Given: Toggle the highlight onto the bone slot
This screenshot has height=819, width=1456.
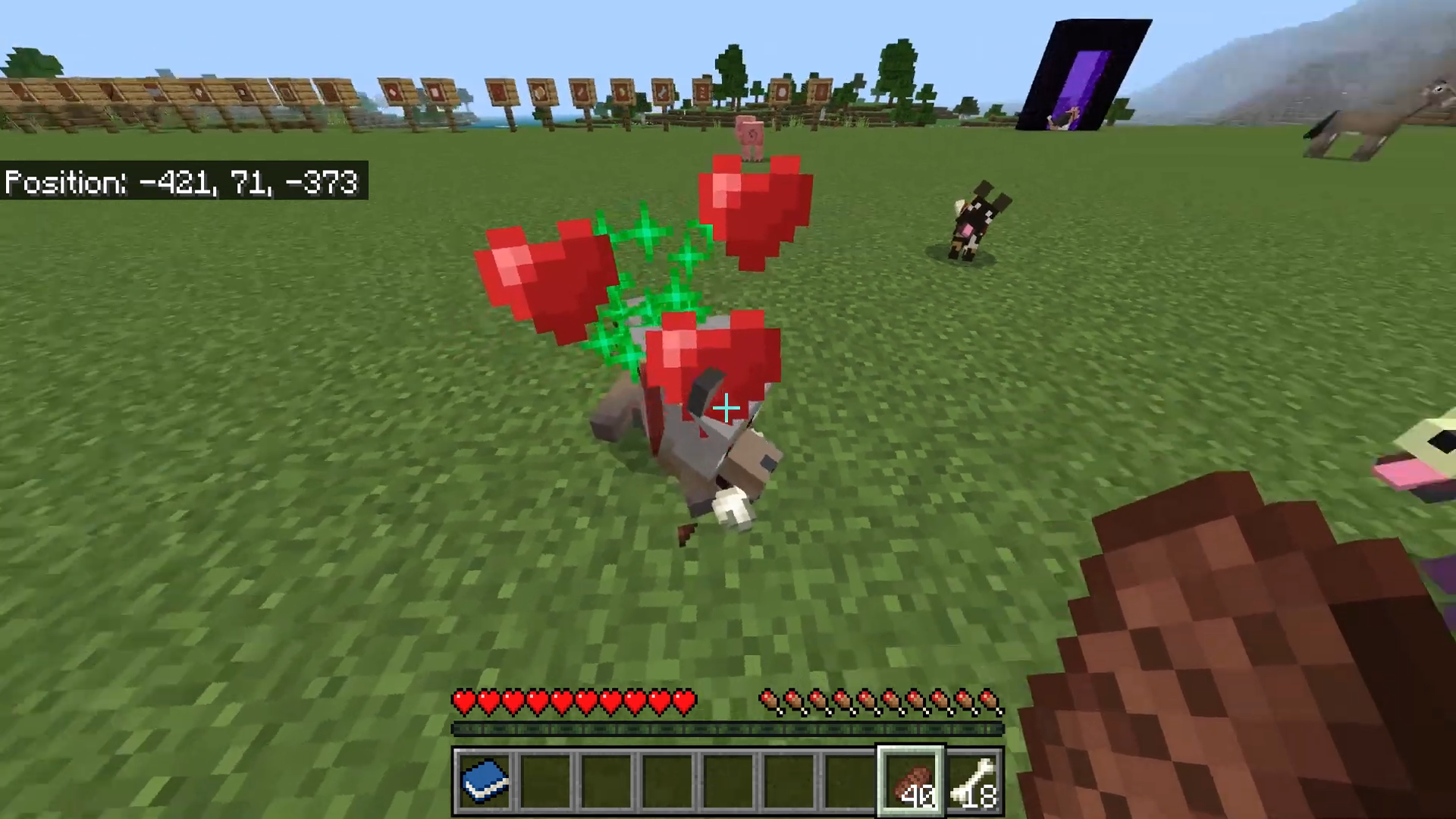Looking at the screenshot, I should [x=974, y=781].
